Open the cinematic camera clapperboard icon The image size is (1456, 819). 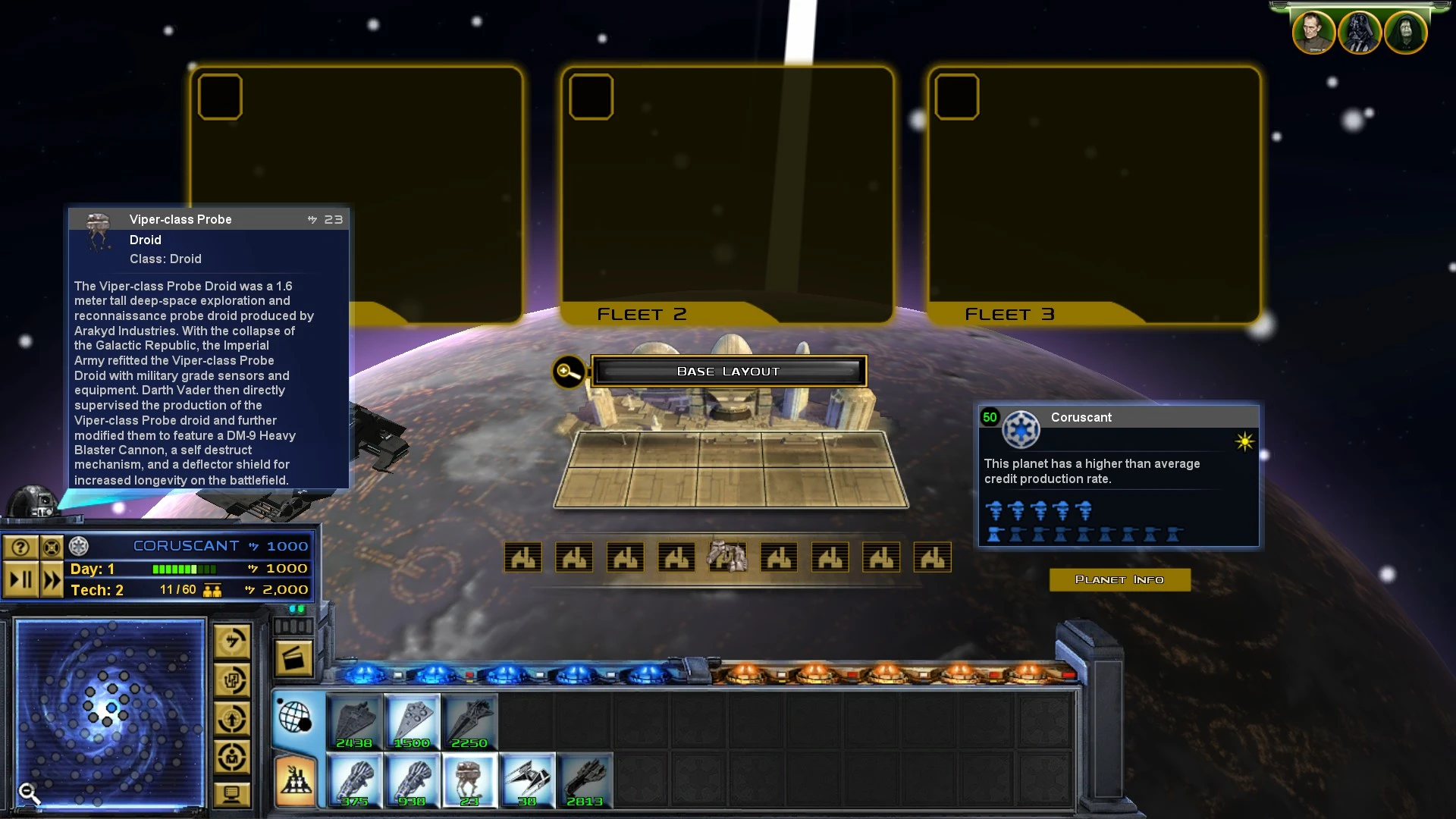pyautogui.click(x=294, y=657)
